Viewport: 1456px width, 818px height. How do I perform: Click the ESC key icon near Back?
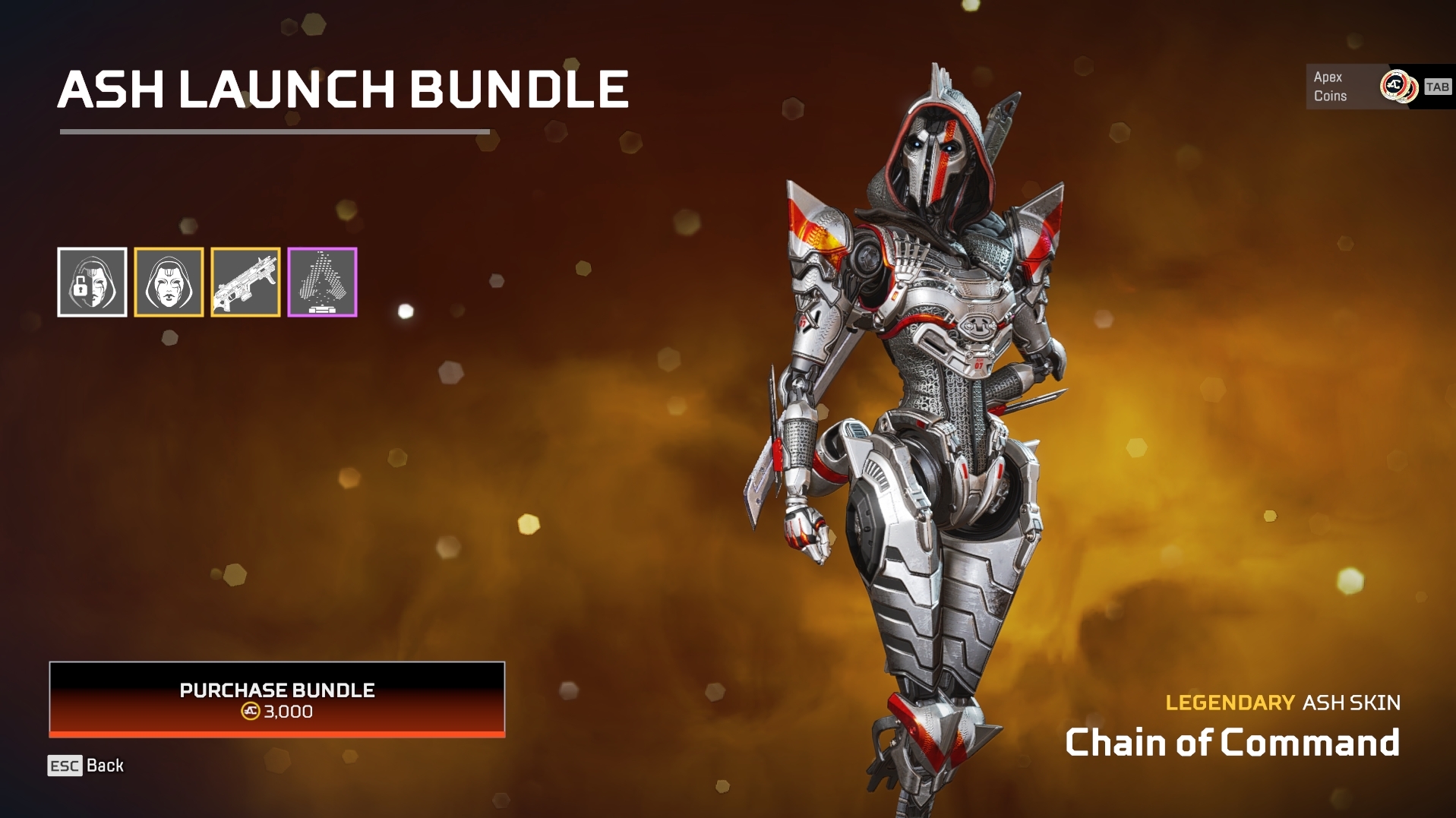[64, 766]
